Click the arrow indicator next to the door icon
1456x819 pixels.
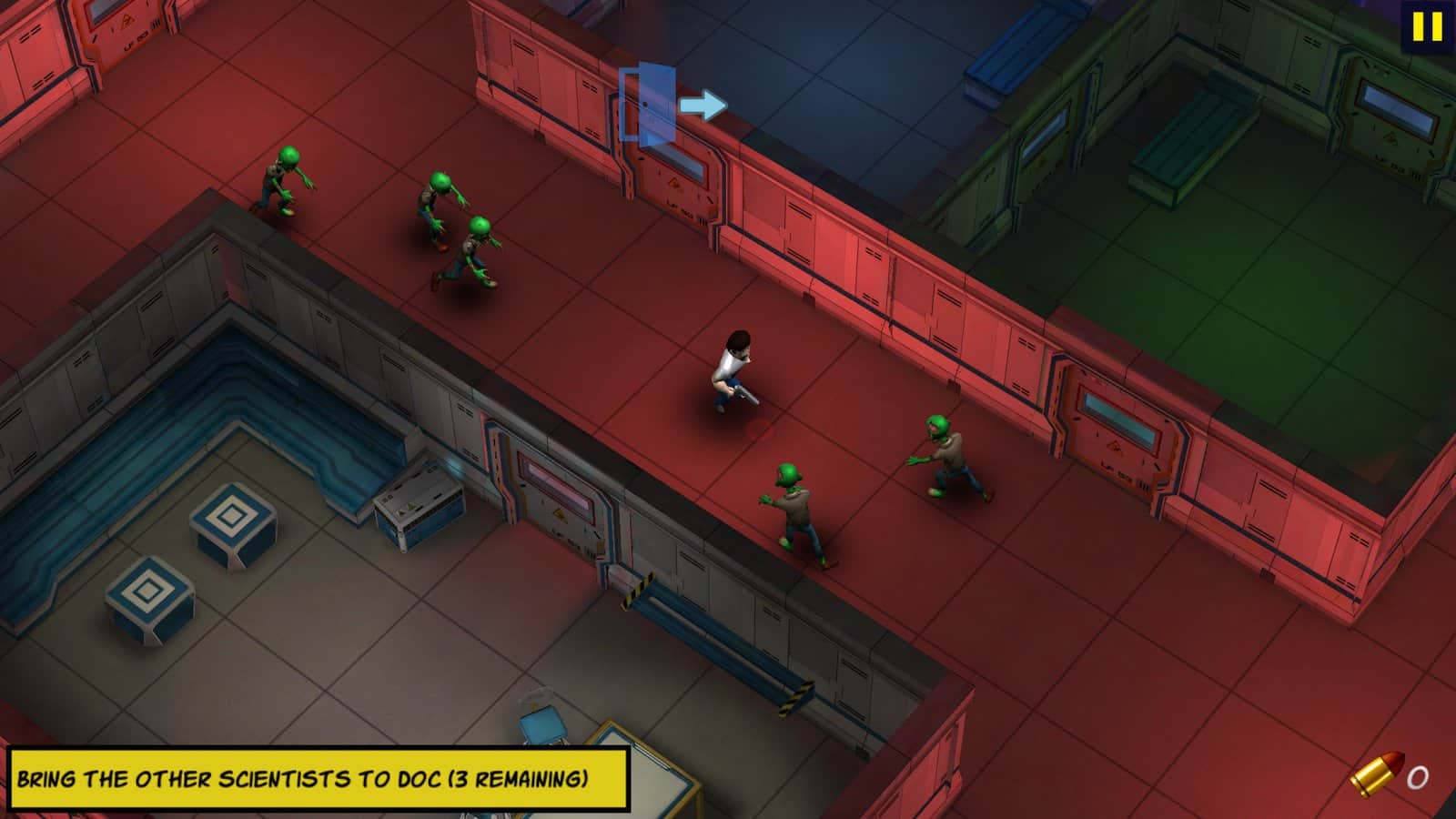(705, 106)
